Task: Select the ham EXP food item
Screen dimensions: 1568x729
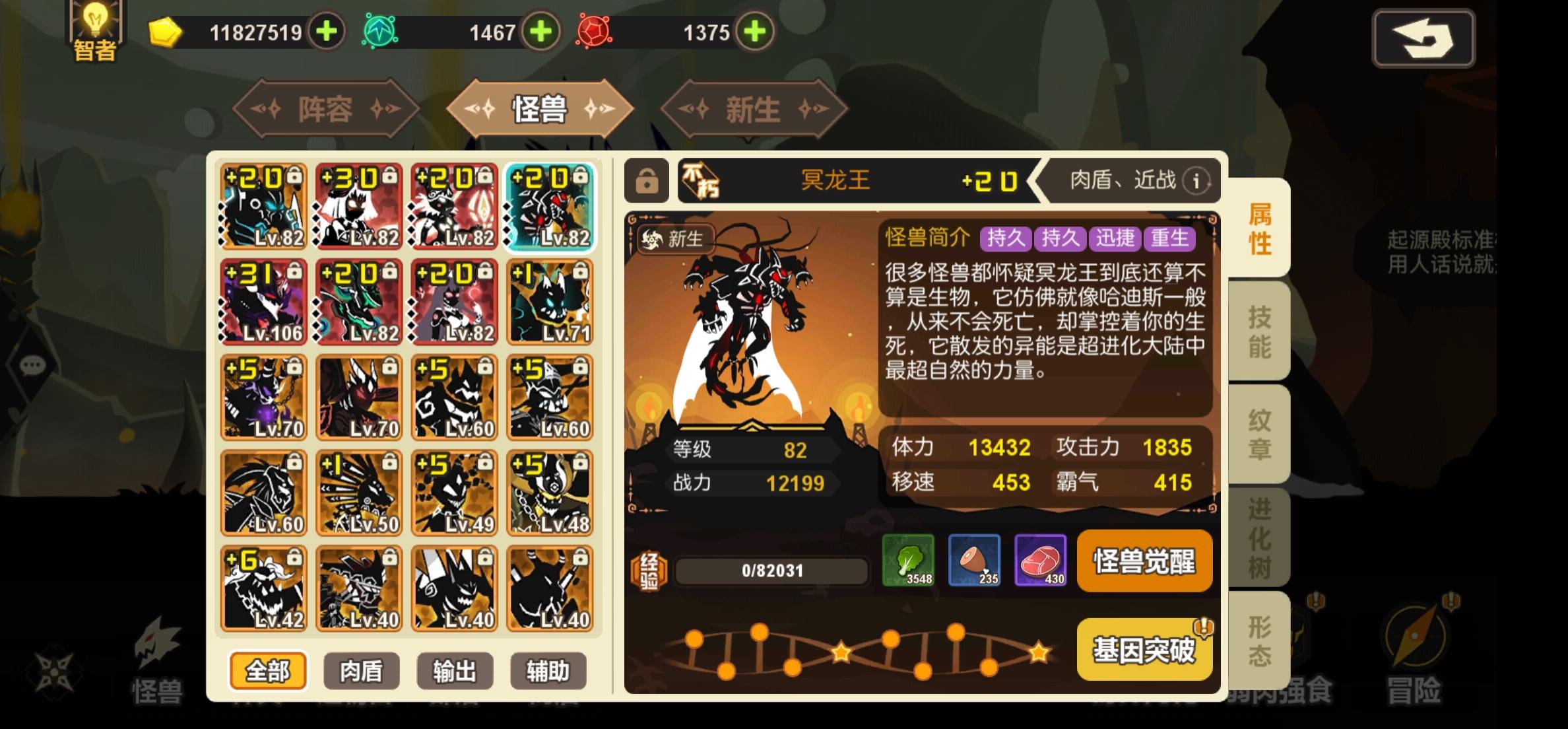Action: pos(975,562)
